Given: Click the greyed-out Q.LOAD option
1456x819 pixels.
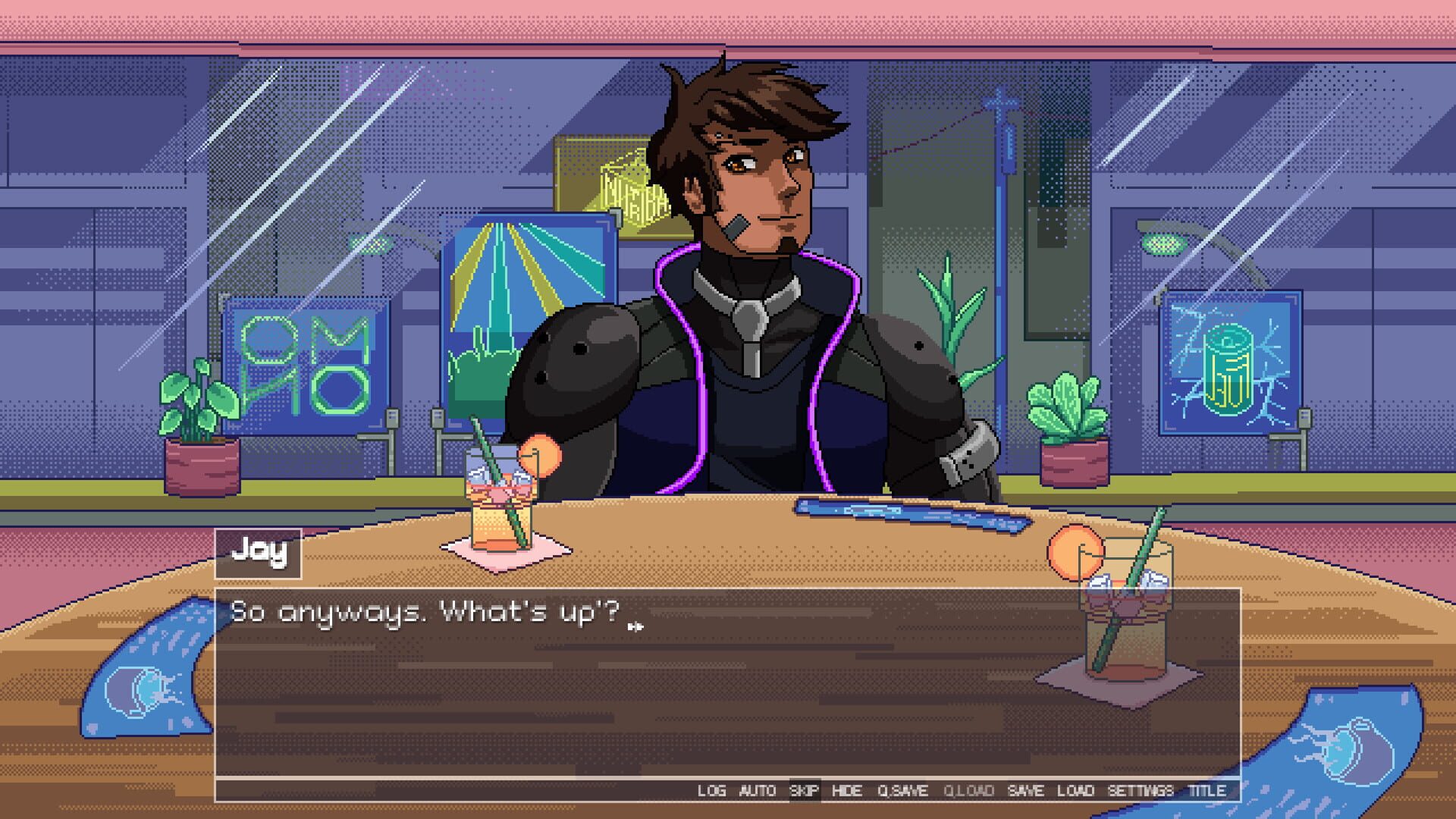Looking at the screenshot, I should 968,790.
